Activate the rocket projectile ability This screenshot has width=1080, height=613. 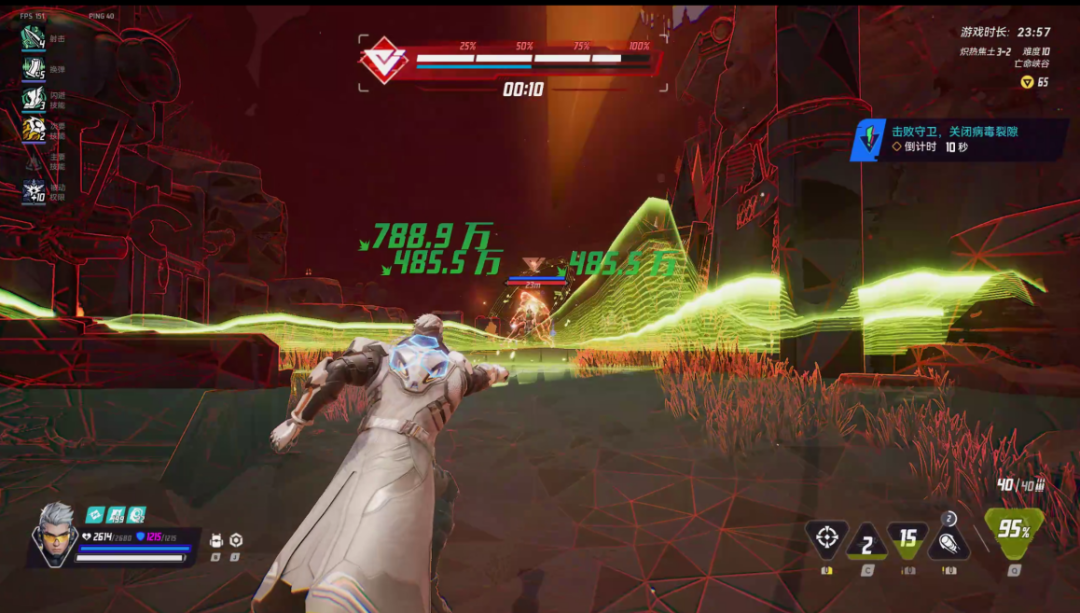[947, 541]
